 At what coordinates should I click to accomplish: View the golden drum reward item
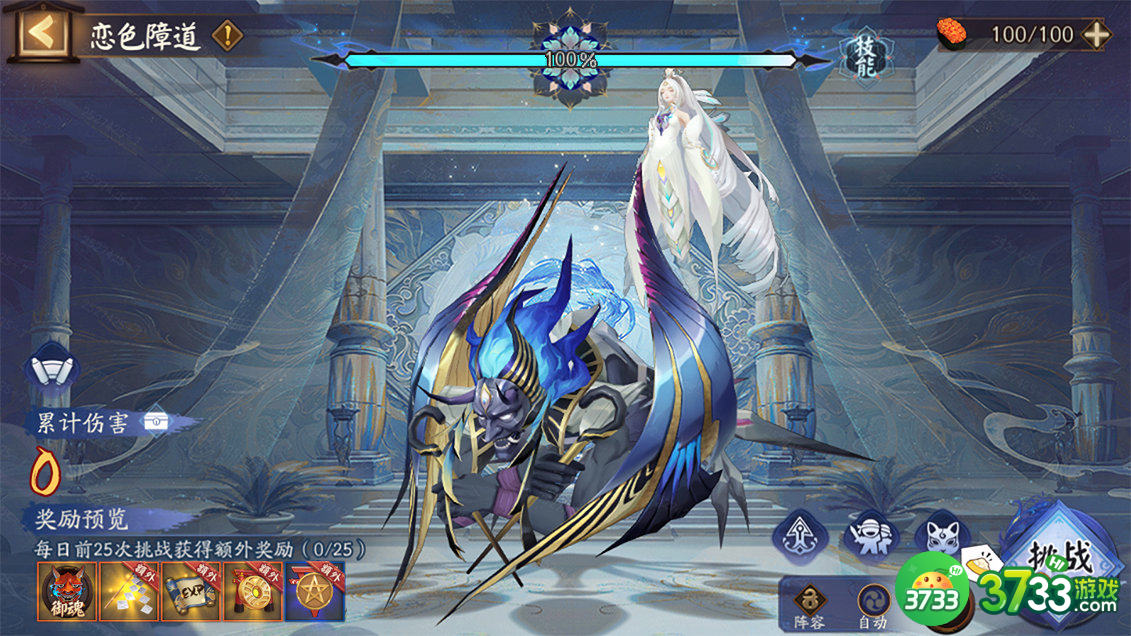pyautogui.click(x=254, y=592)
